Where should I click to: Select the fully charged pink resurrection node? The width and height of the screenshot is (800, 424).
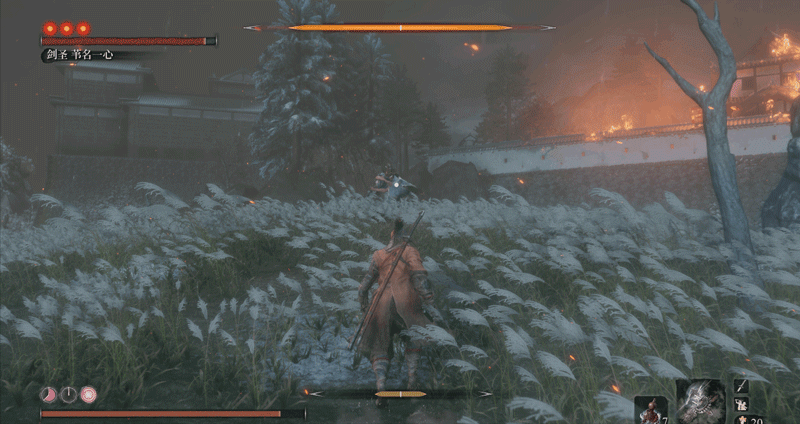[88, 394]
